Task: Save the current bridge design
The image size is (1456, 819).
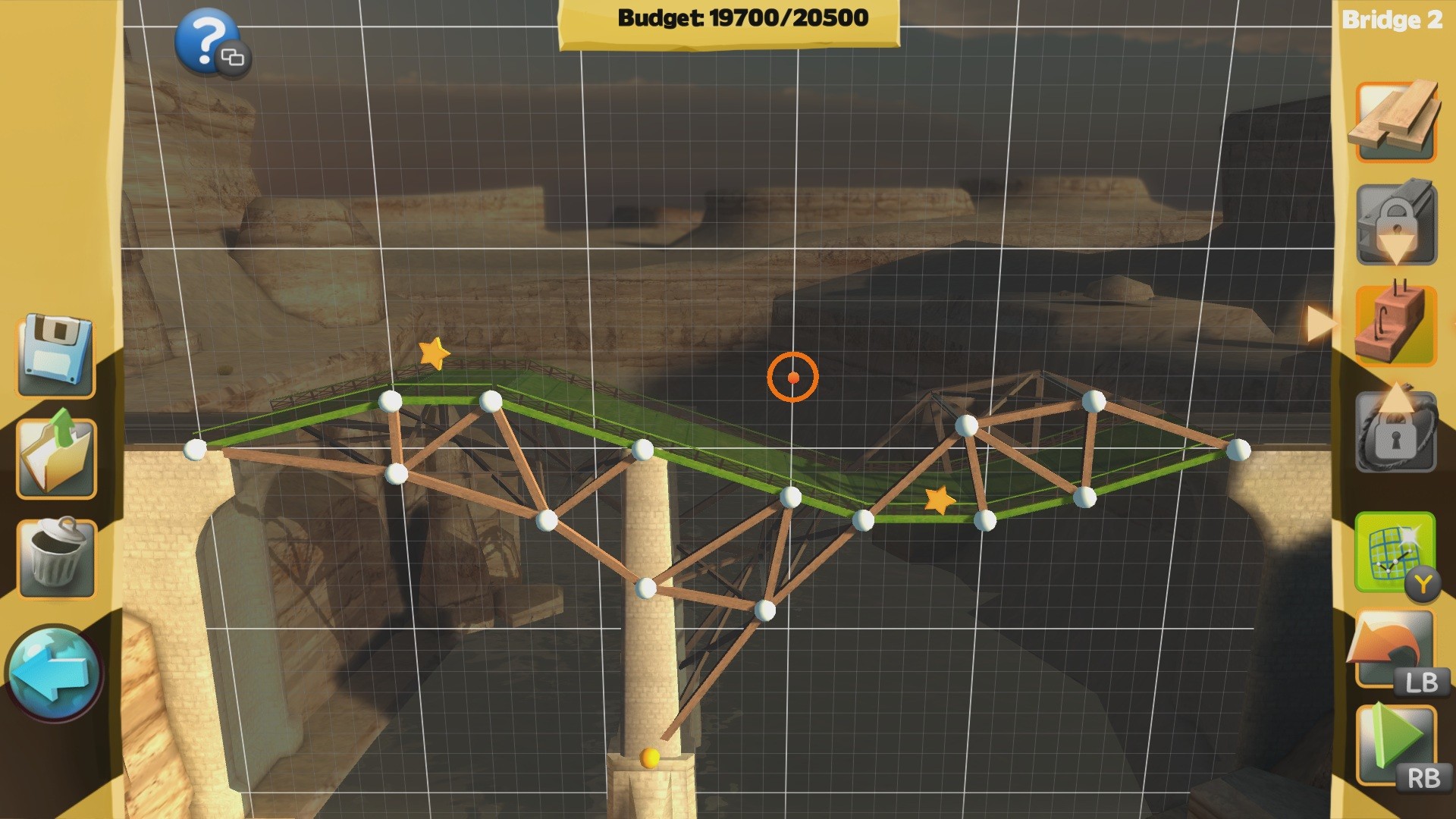Action: (55, 356)
